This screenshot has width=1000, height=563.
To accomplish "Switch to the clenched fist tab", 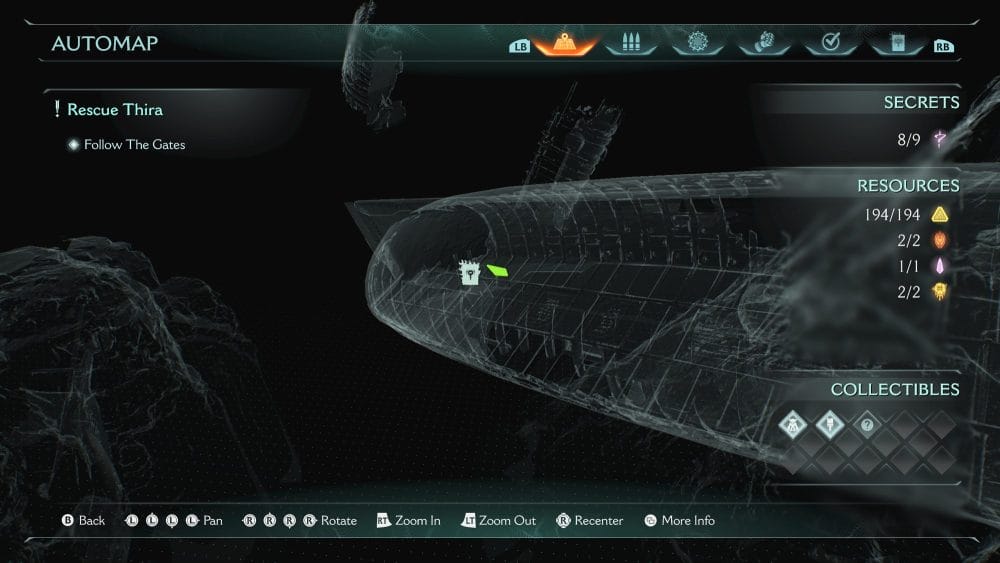I will coord(762,44).
